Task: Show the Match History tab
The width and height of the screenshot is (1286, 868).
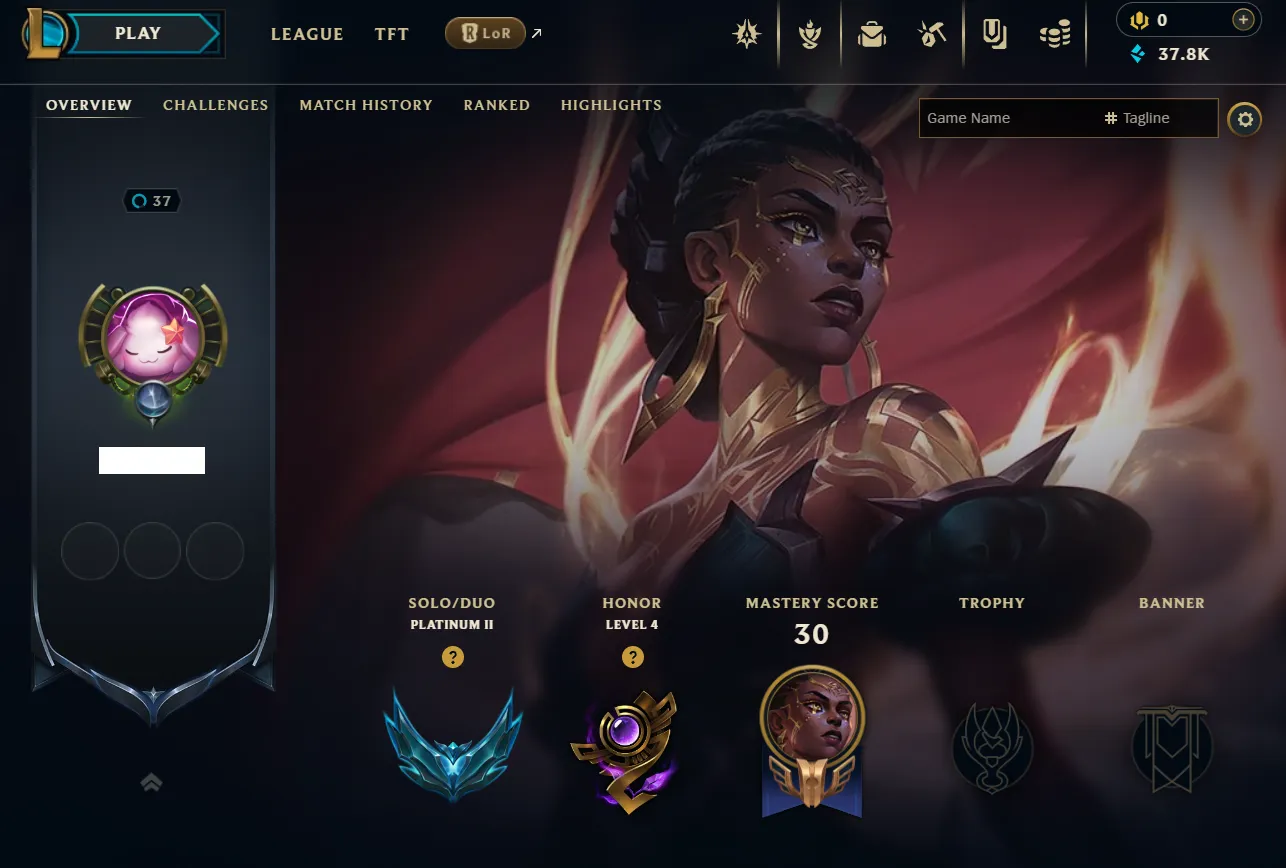Action: 366,105
